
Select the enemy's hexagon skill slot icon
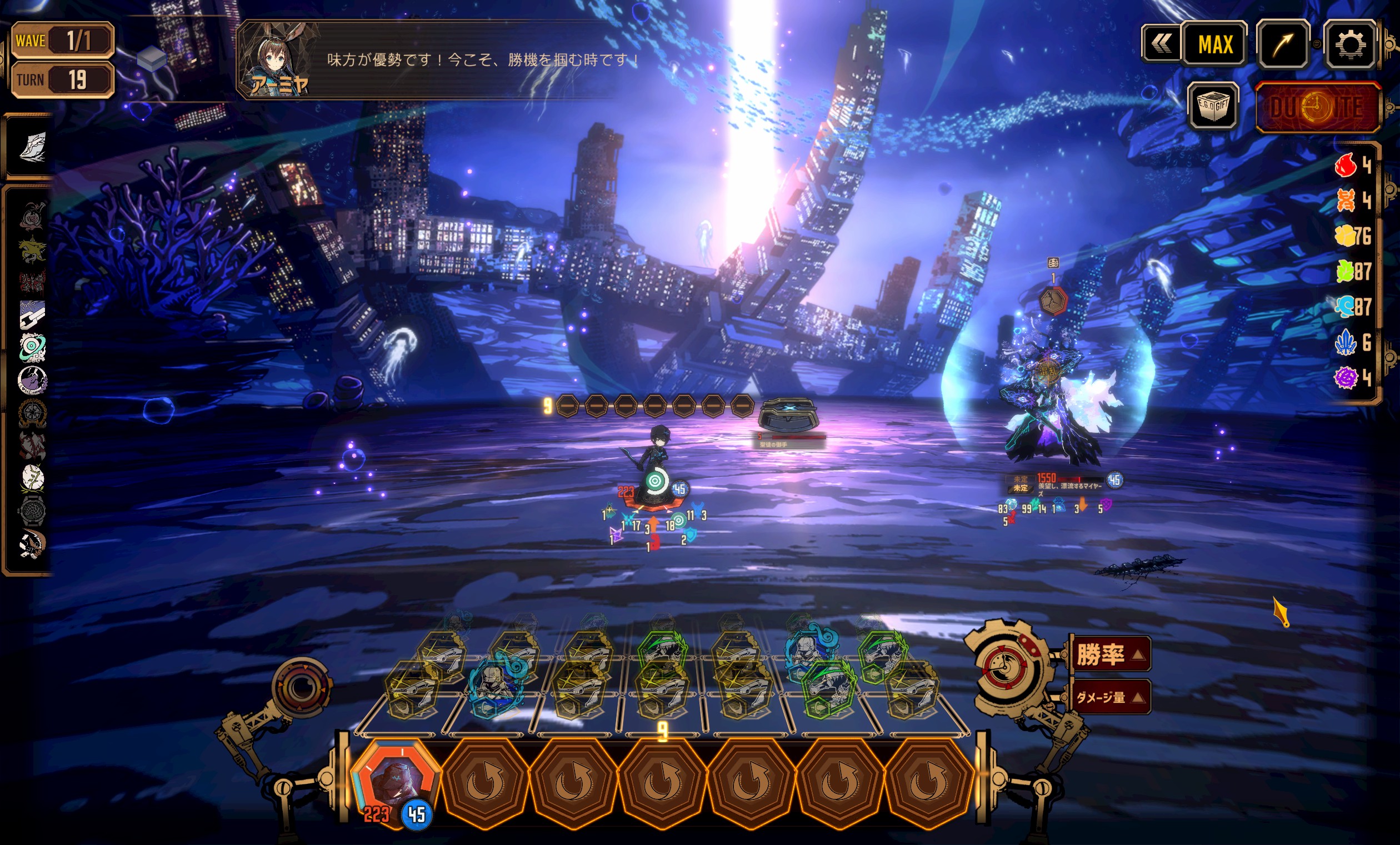(x=1053, y=301)
